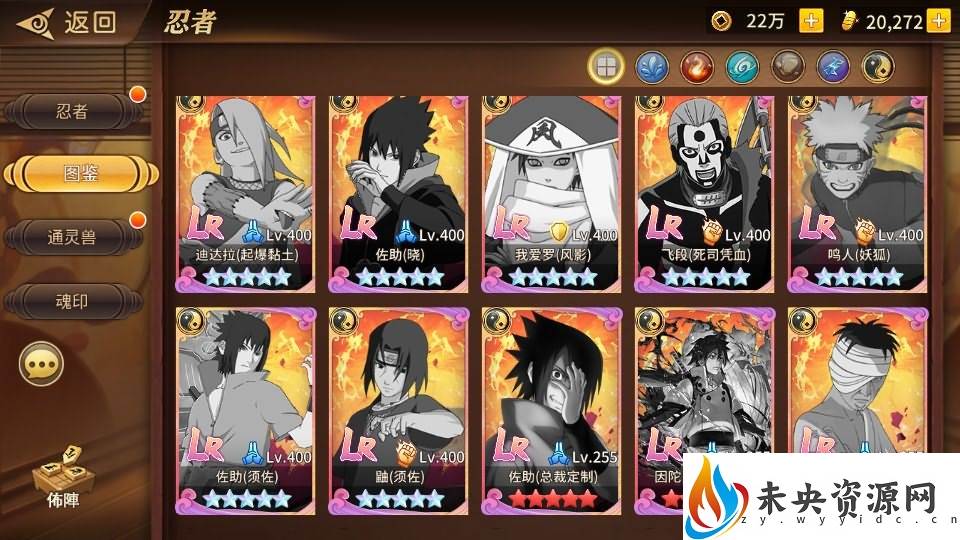This screenshot has height=540, width=960.
Task: Add more gold ingots with plus button
Action: (937, 21)
